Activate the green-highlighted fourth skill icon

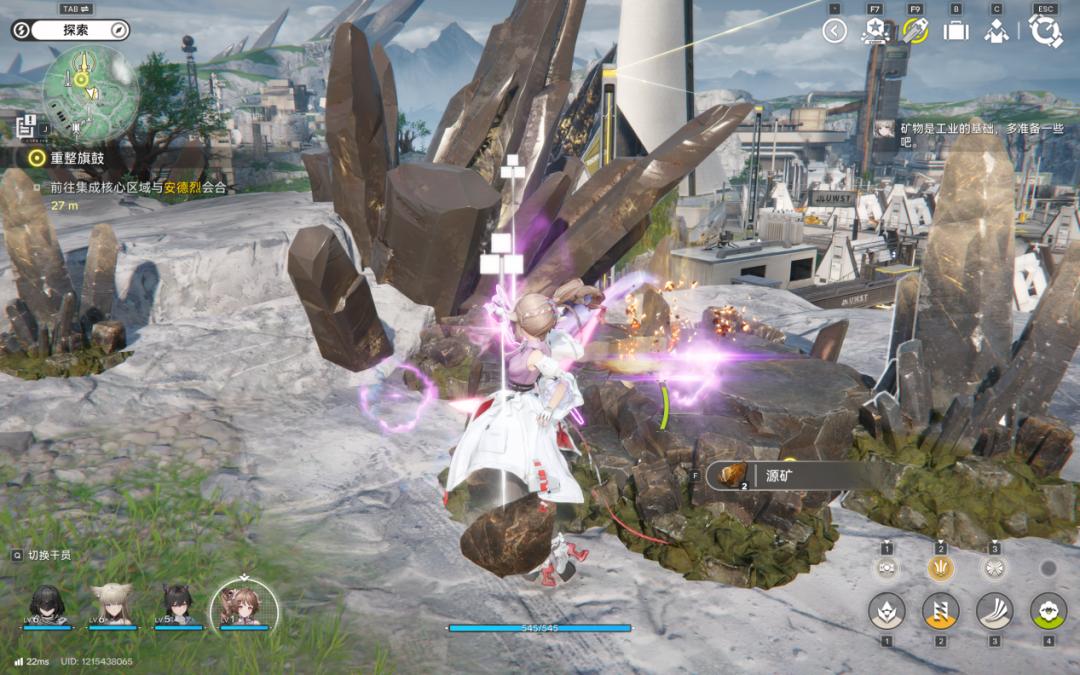tap(1048, 611)
